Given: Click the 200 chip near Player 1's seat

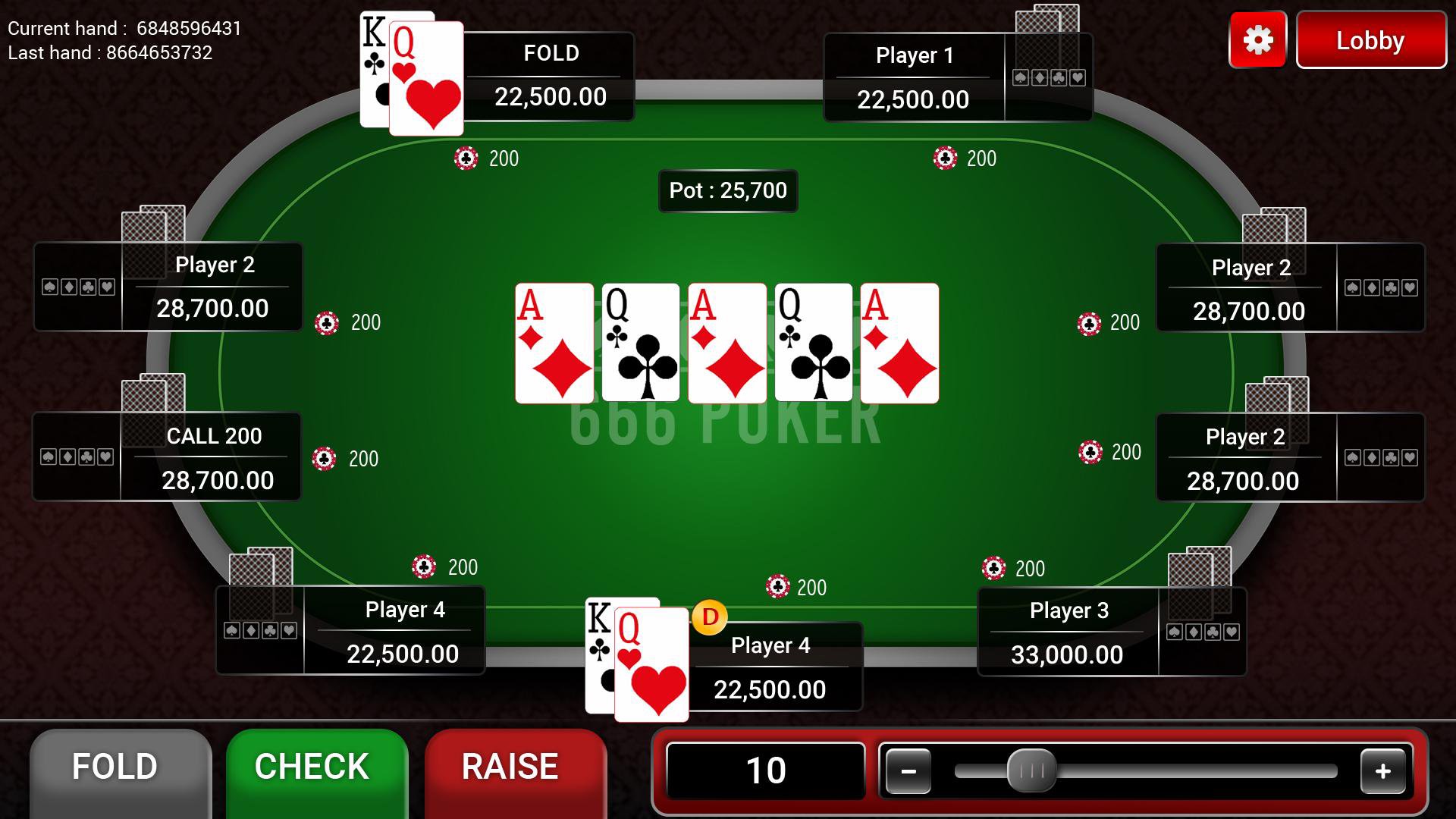Looking at the screenshot, I should 946,158.
